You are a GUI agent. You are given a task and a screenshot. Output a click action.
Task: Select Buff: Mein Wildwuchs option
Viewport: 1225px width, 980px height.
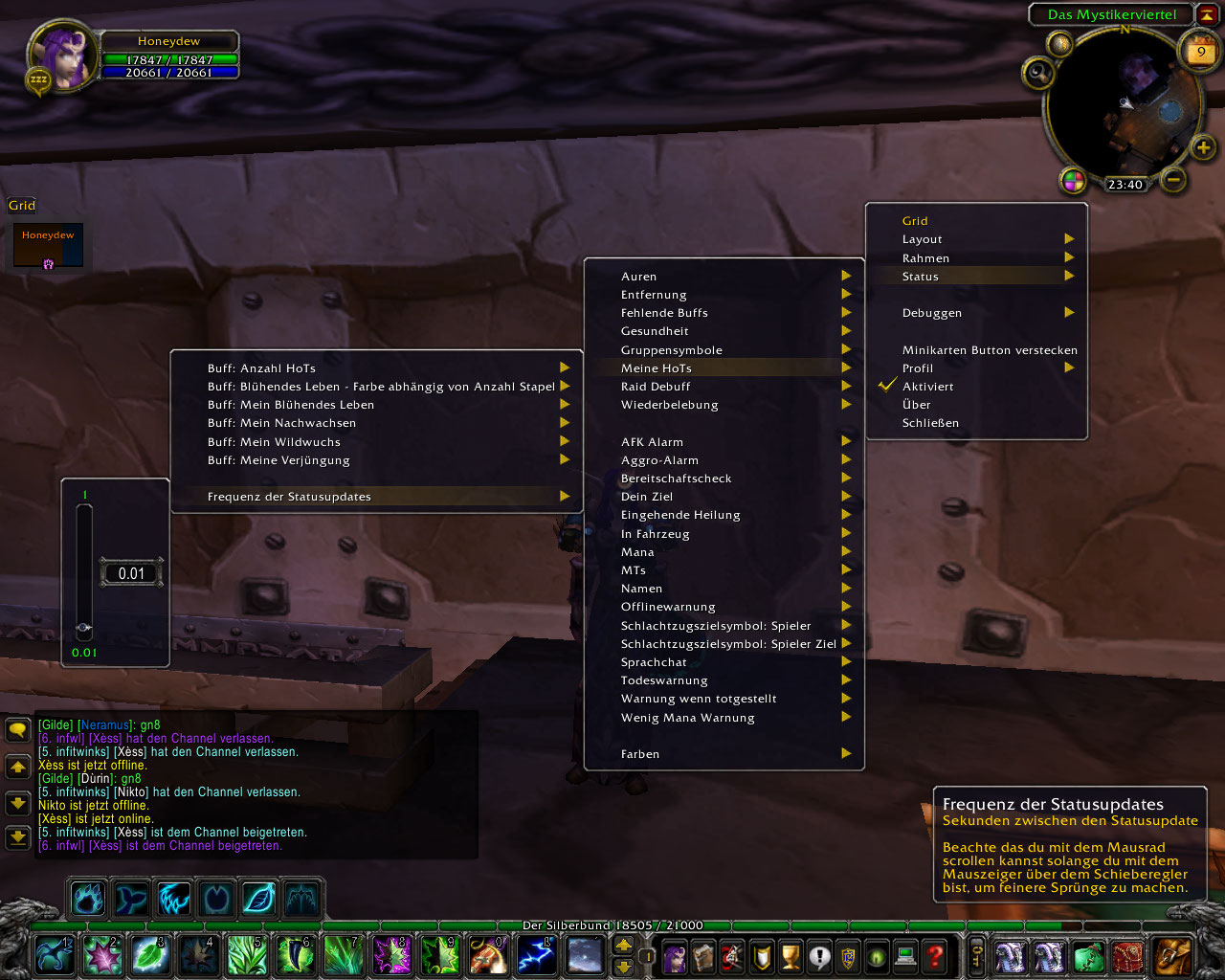[x=274, y=442]
